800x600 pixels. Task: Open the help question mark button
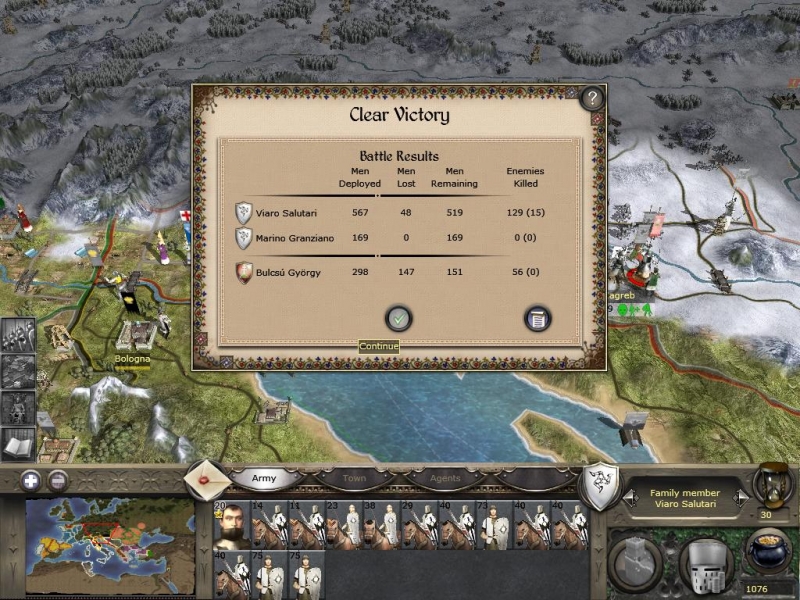(592, 98)
